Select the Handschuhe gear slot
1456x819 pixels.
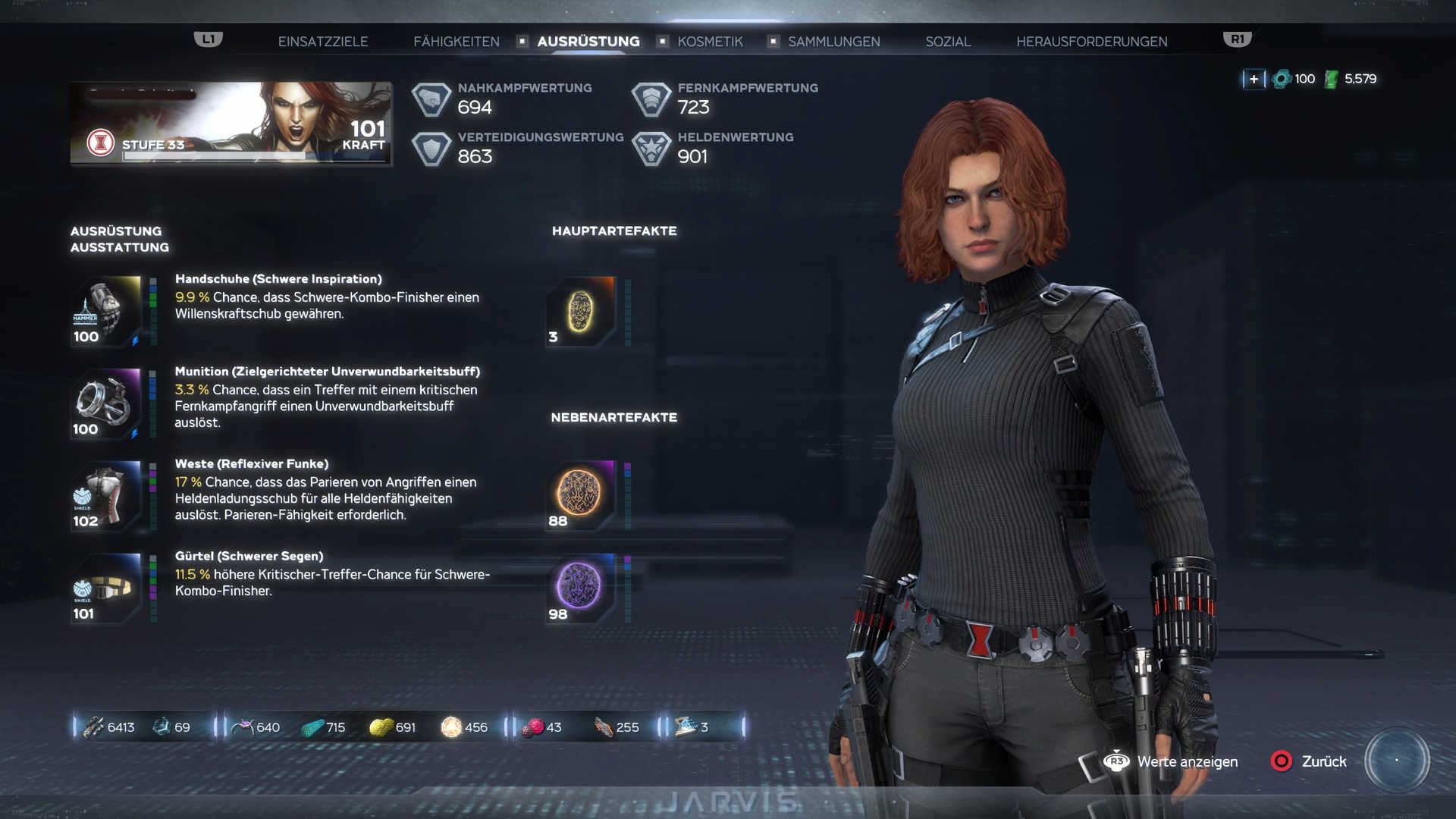(x=107, y=312)
